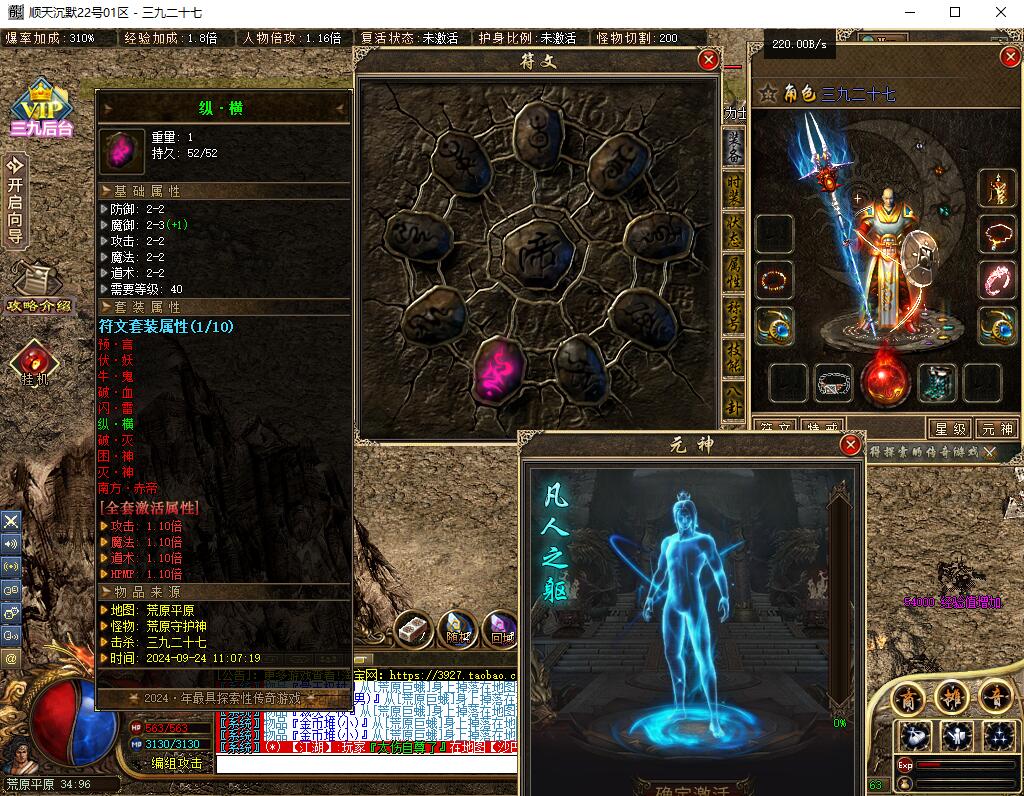This screenshot has width=1024, height=796.
Task: Use the 回城 return-to-town scroll
Action: pyautogui.click(x=500, y=626)
